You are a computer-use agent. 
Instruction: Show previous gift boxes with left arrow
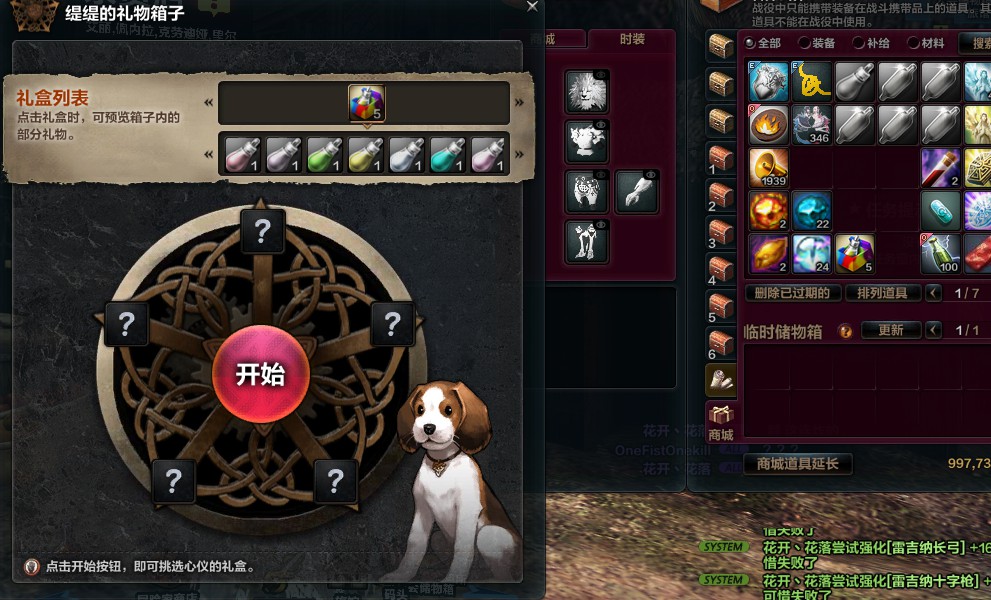pyautogui.click(x=209, y=102)
